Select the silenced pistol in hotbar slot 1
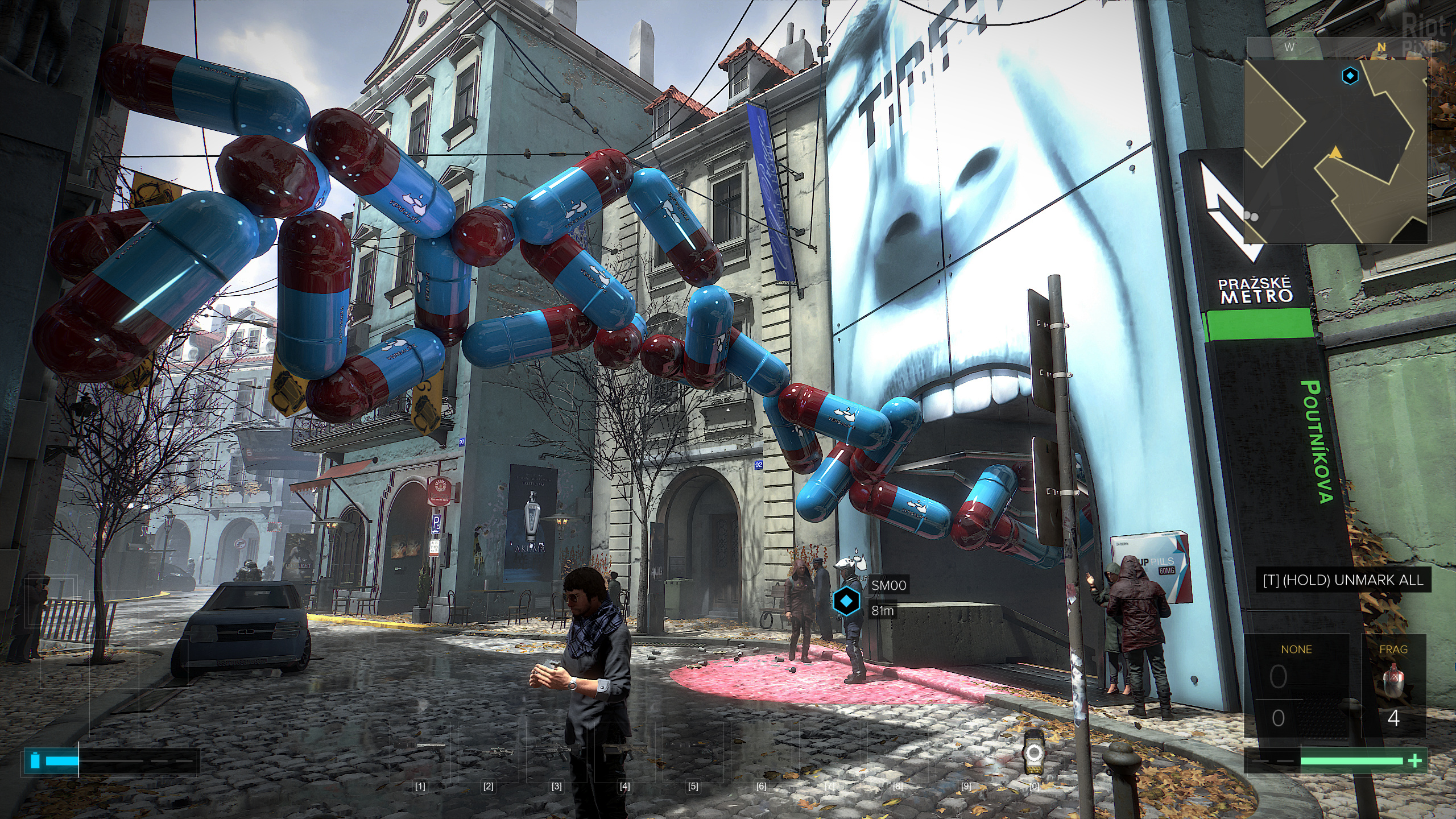1456x819 pixels. click(x=421, y=751)
